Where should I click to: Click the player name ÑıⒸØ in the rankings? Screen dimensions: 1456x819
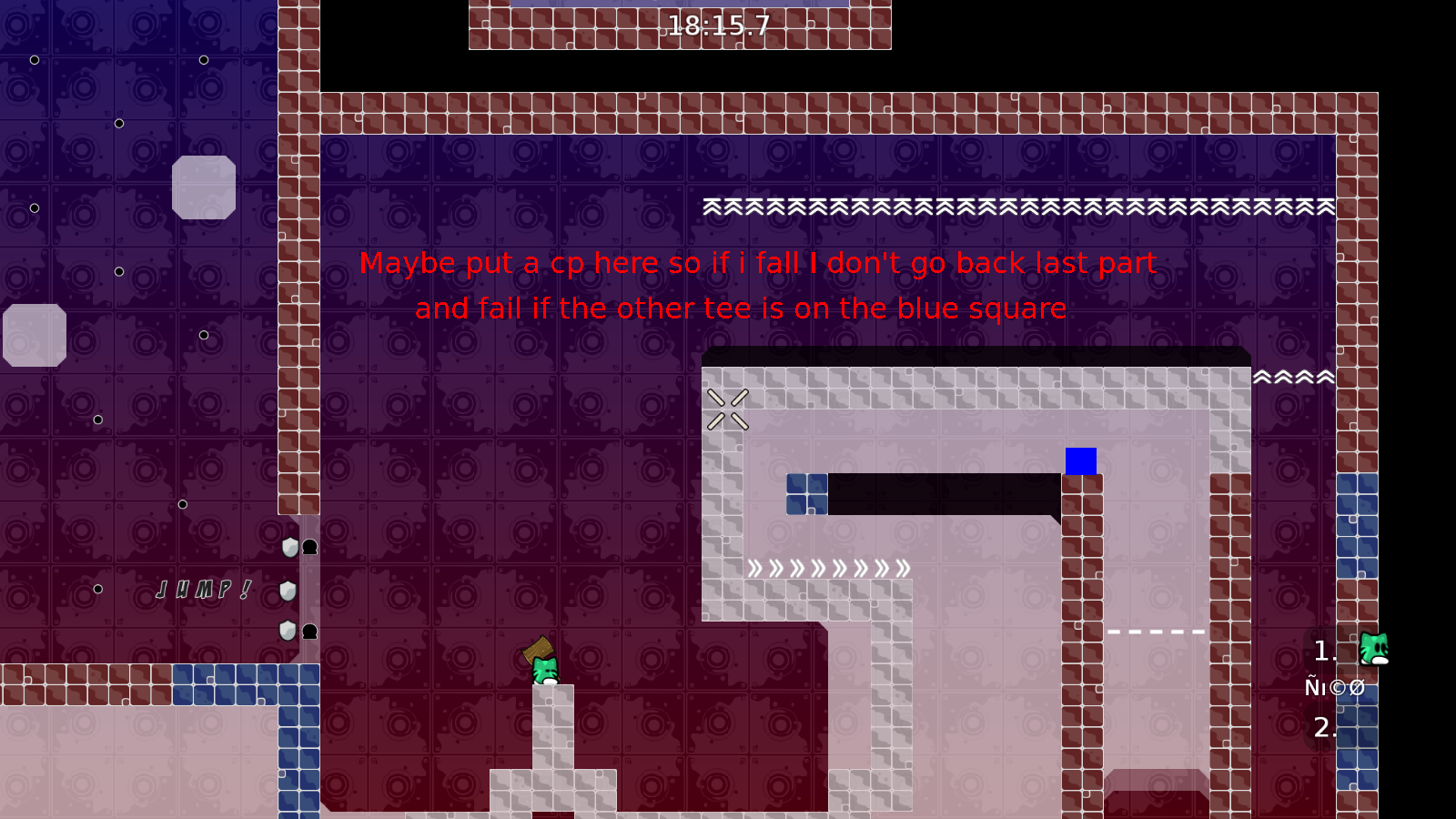coord(1334,687)
